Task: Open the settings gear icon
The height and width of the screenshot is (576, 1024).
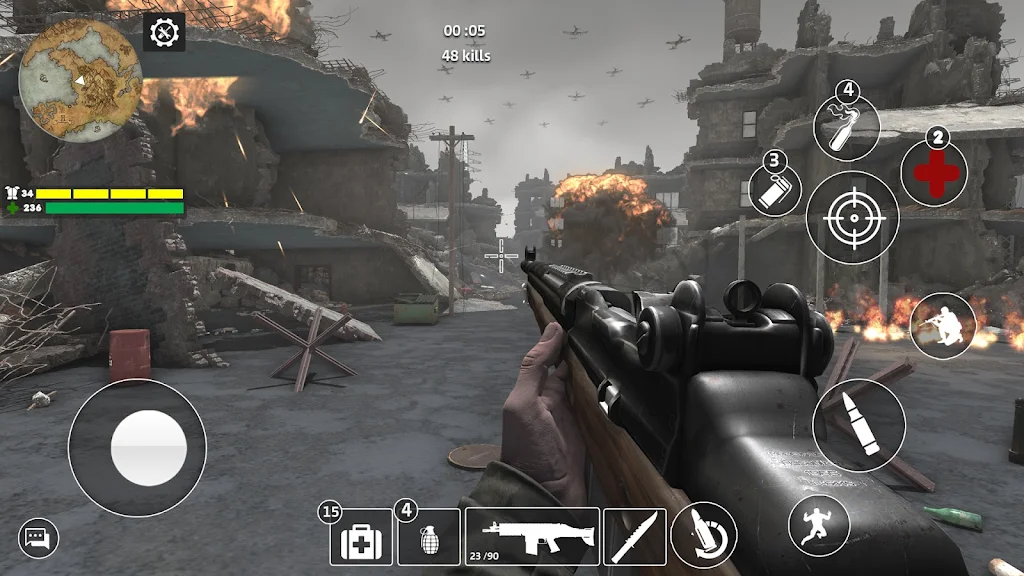Action: coord(163,32)
